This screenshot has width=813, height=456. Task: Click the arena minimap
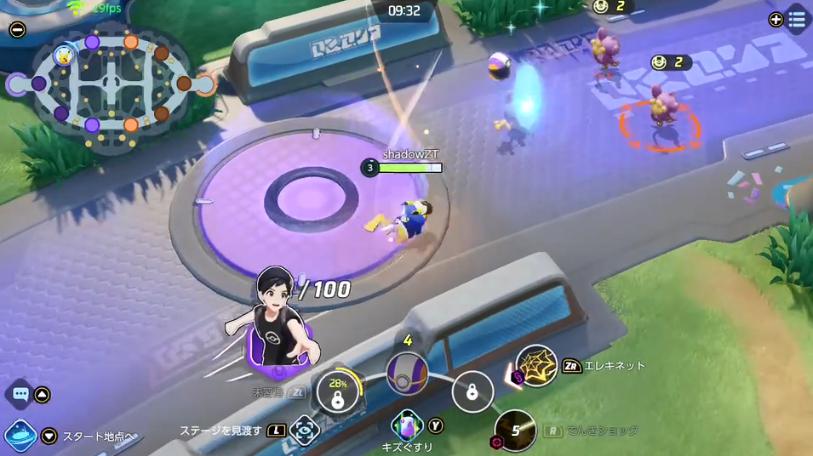111,85
